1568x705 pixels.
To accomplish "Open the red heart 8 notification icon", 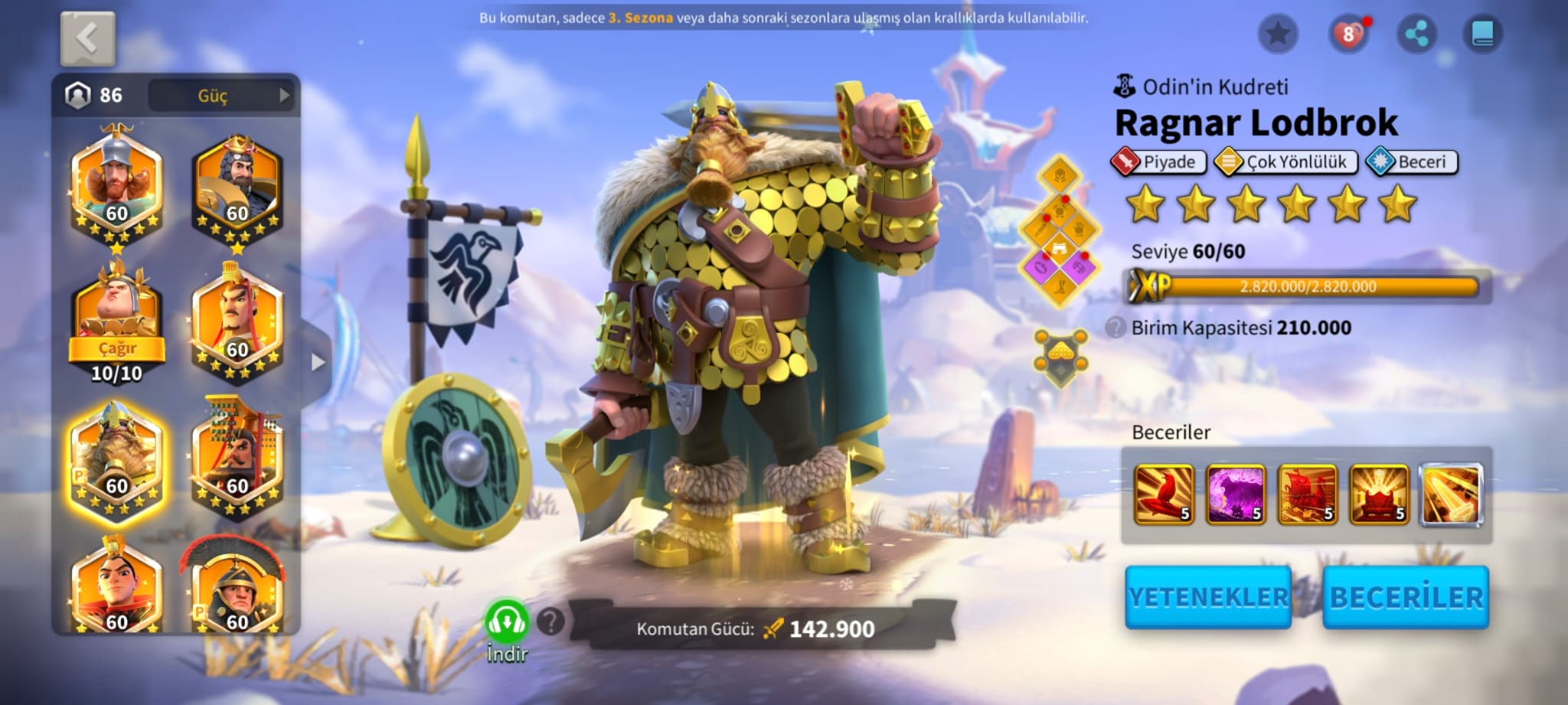I will click(1347, 34).
